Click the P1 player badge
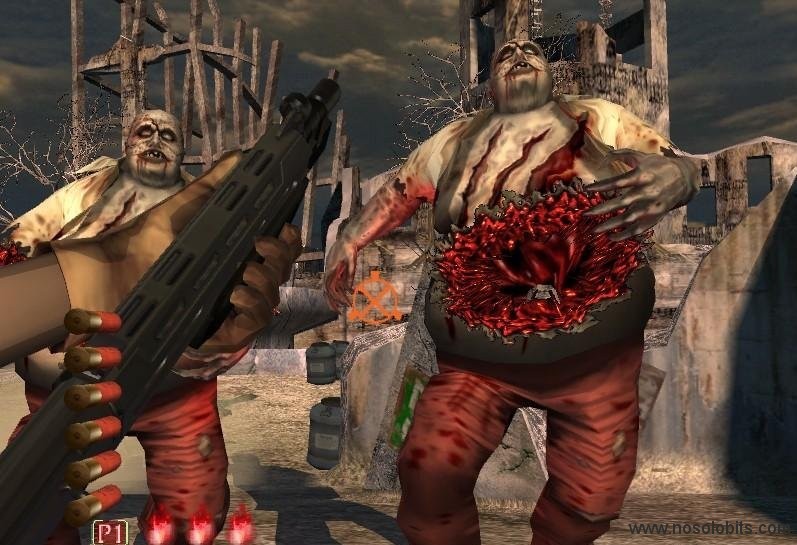 tap(109, 532)
